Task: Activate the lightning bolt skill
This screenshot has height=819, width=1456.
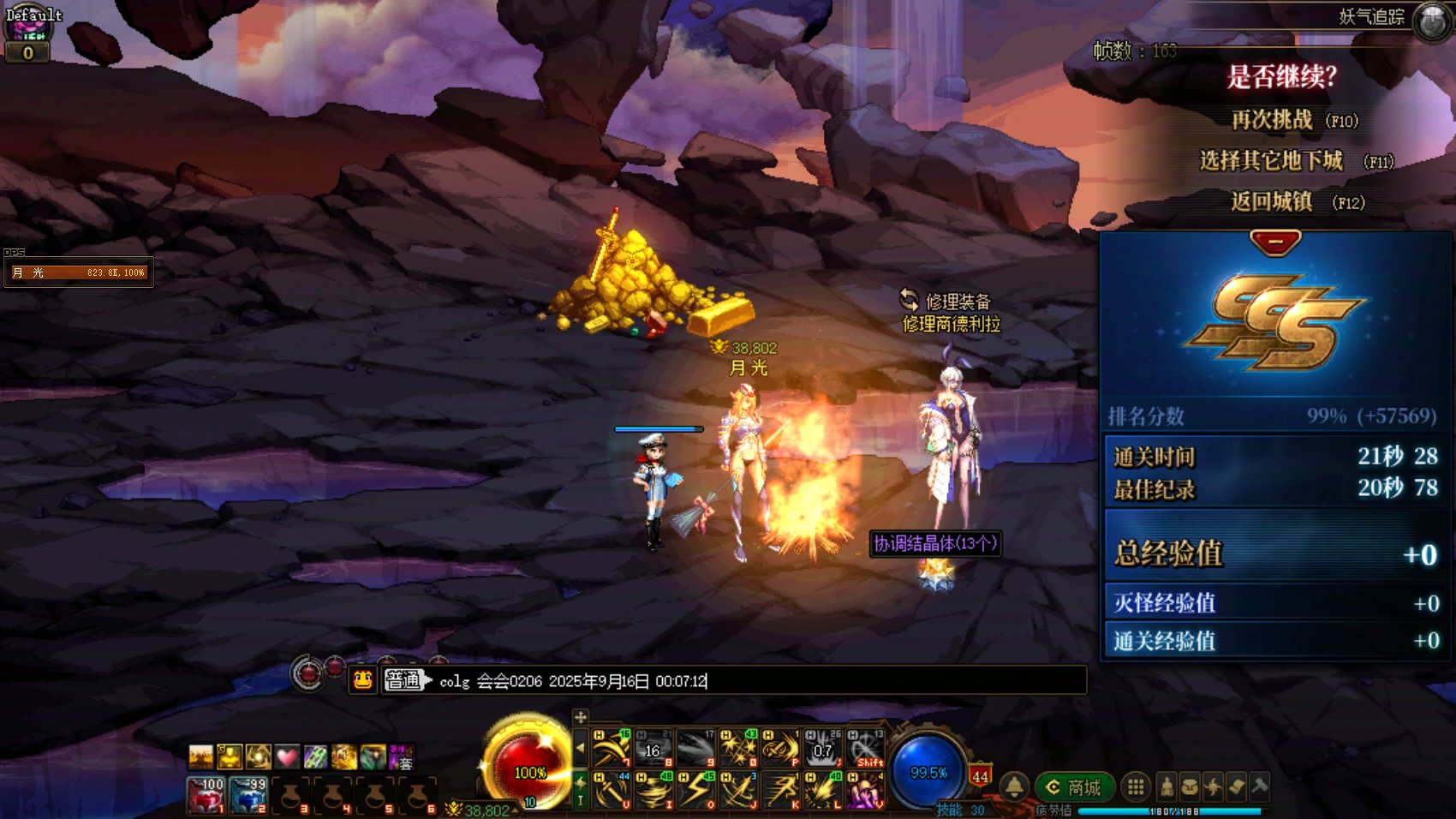Action: (x=695, y=790)
